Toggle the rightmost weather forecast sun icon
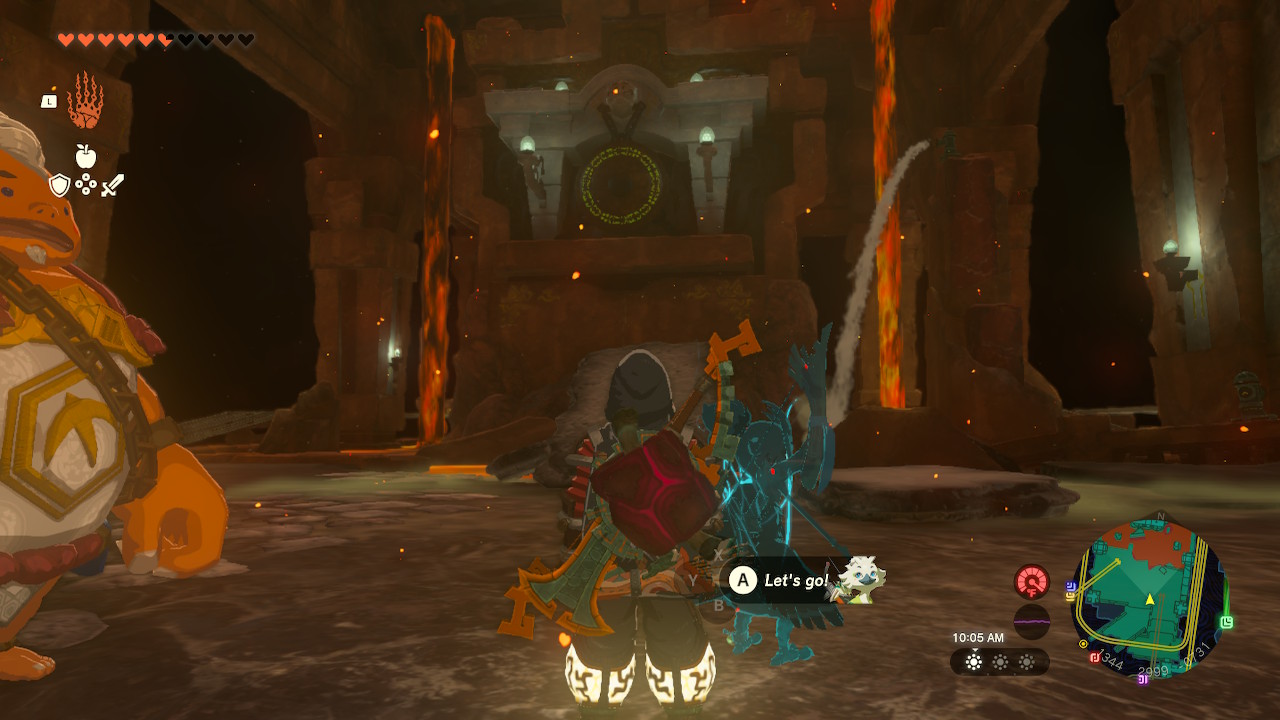The width and height of the screenshot is (1280, 720). click(1027, 662)
